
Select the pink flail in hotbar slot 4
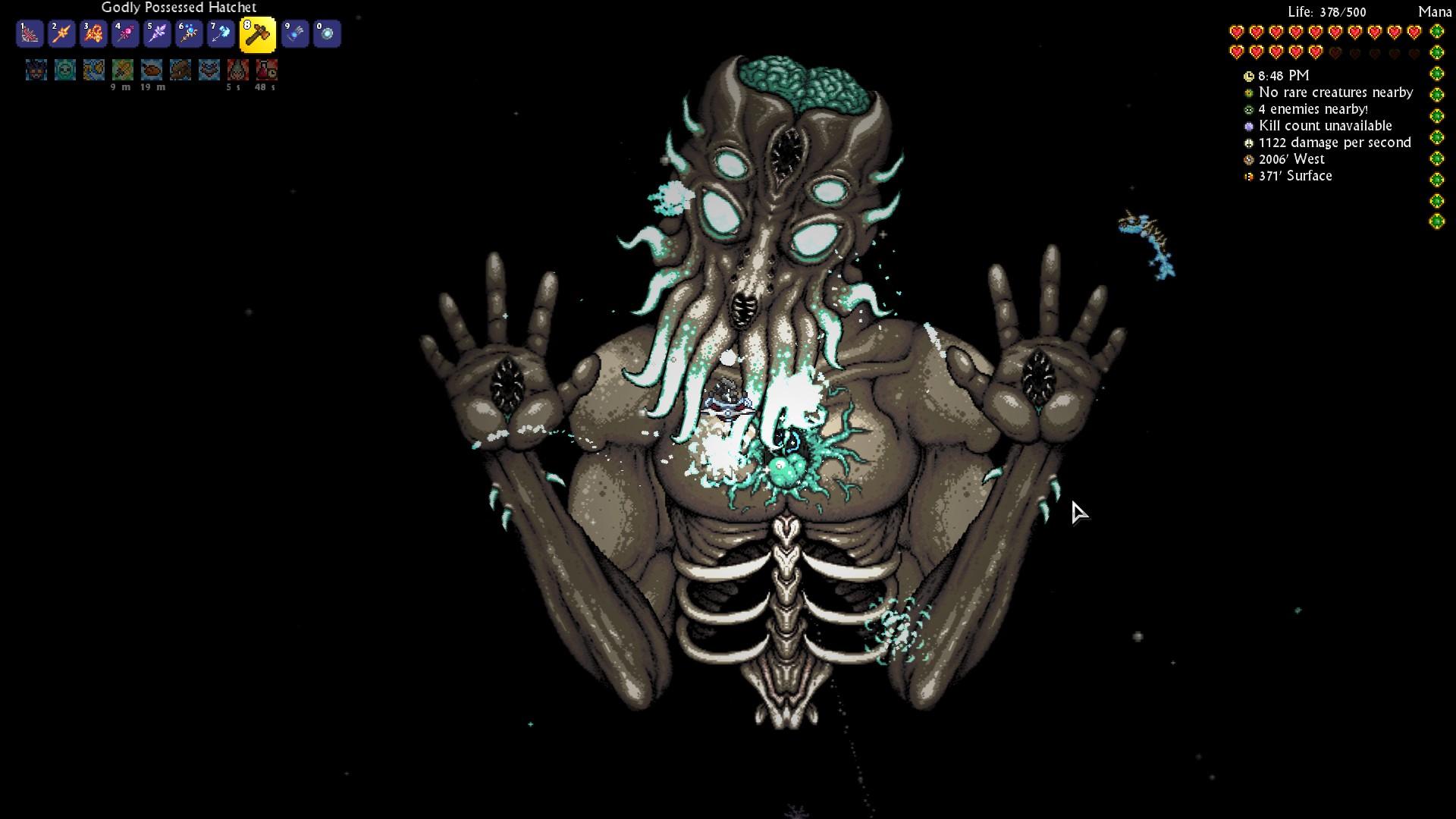(x=125, y=33)
